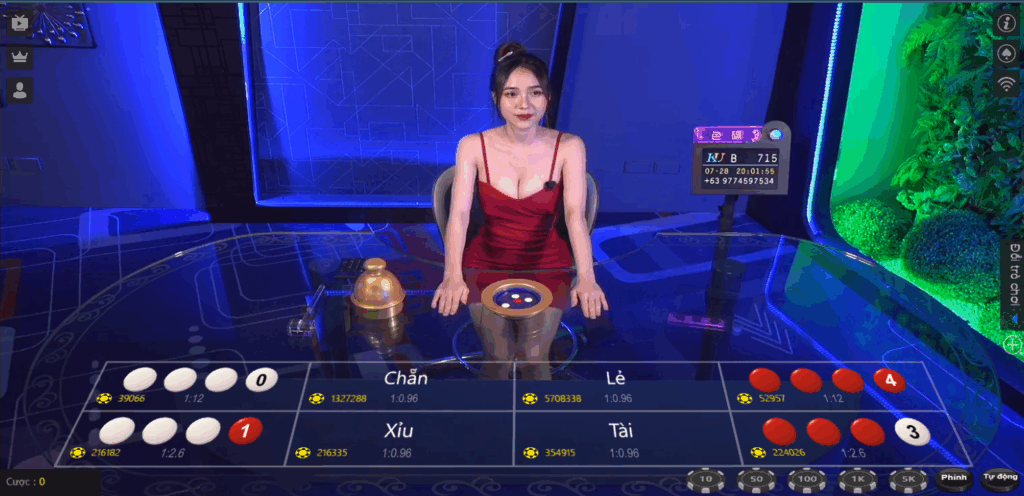
Task: Bet on the Lẻ field
Action: click(x=615, y=386)
